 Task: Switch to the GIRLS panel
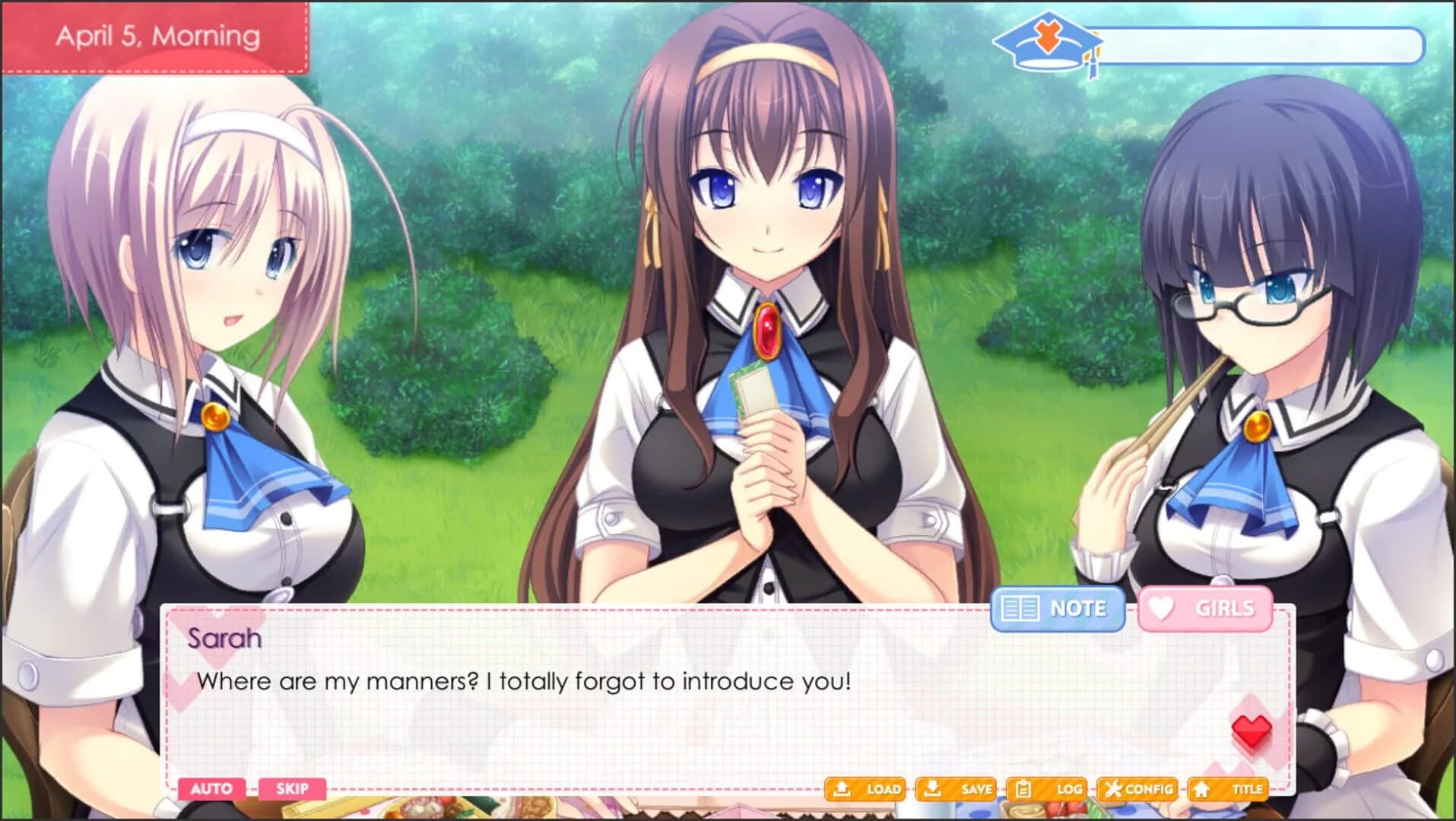tap(1204, 607)
